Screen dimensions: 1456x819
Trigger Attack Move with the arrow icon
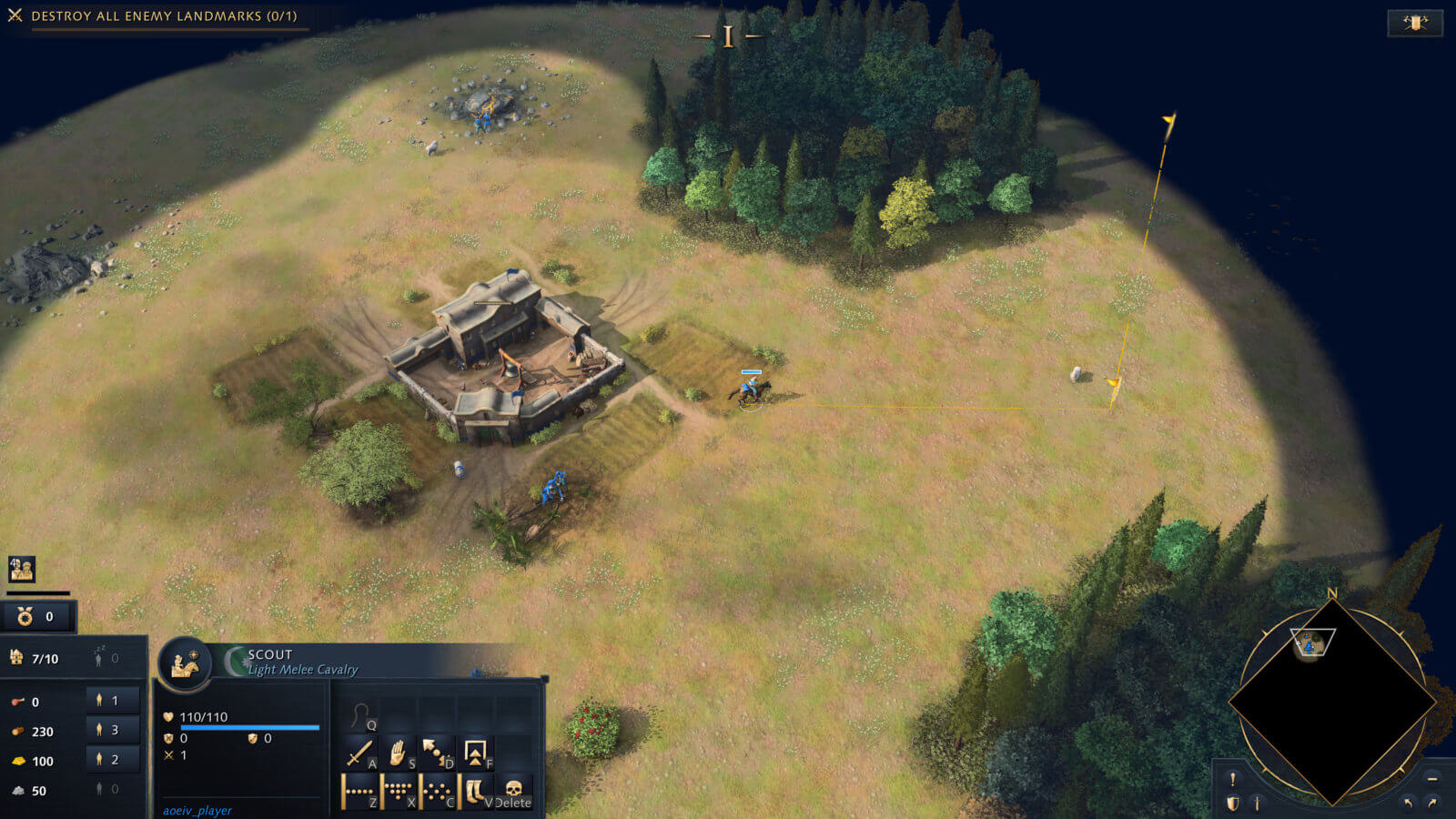(435, 751)
